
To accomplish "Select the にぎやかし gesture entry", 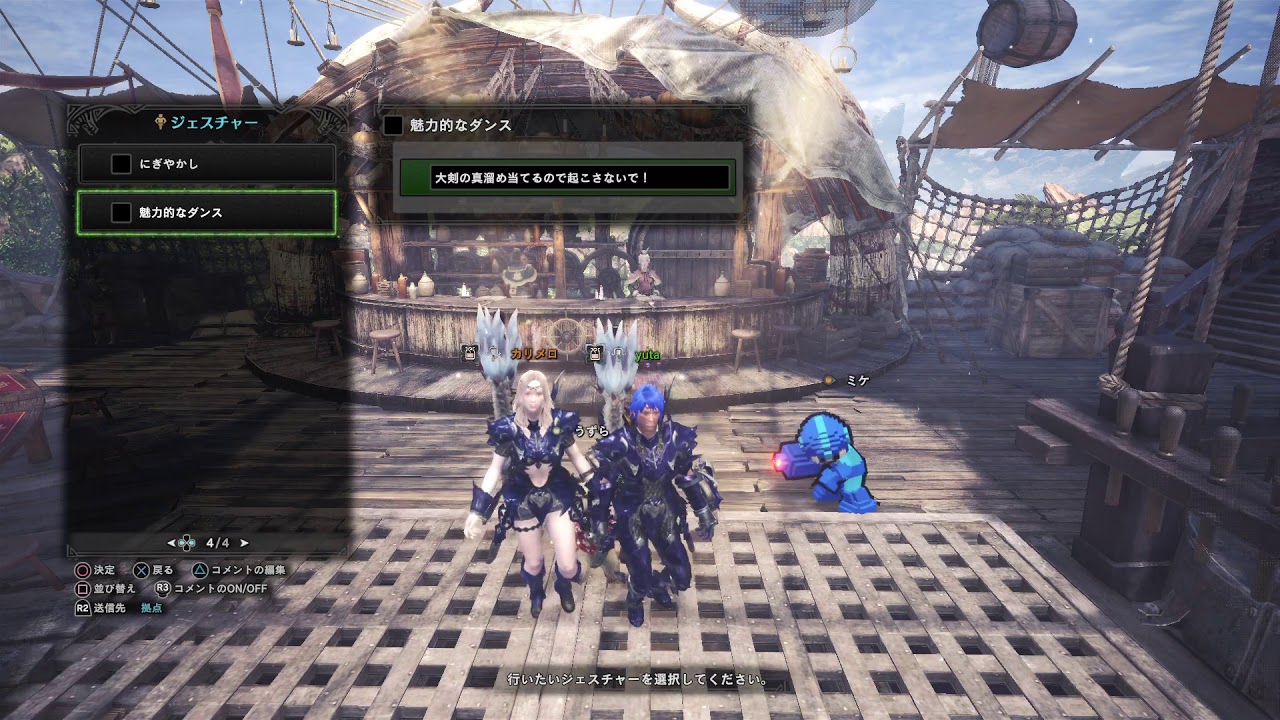I will pyautogui.click(x=206, y=163).
